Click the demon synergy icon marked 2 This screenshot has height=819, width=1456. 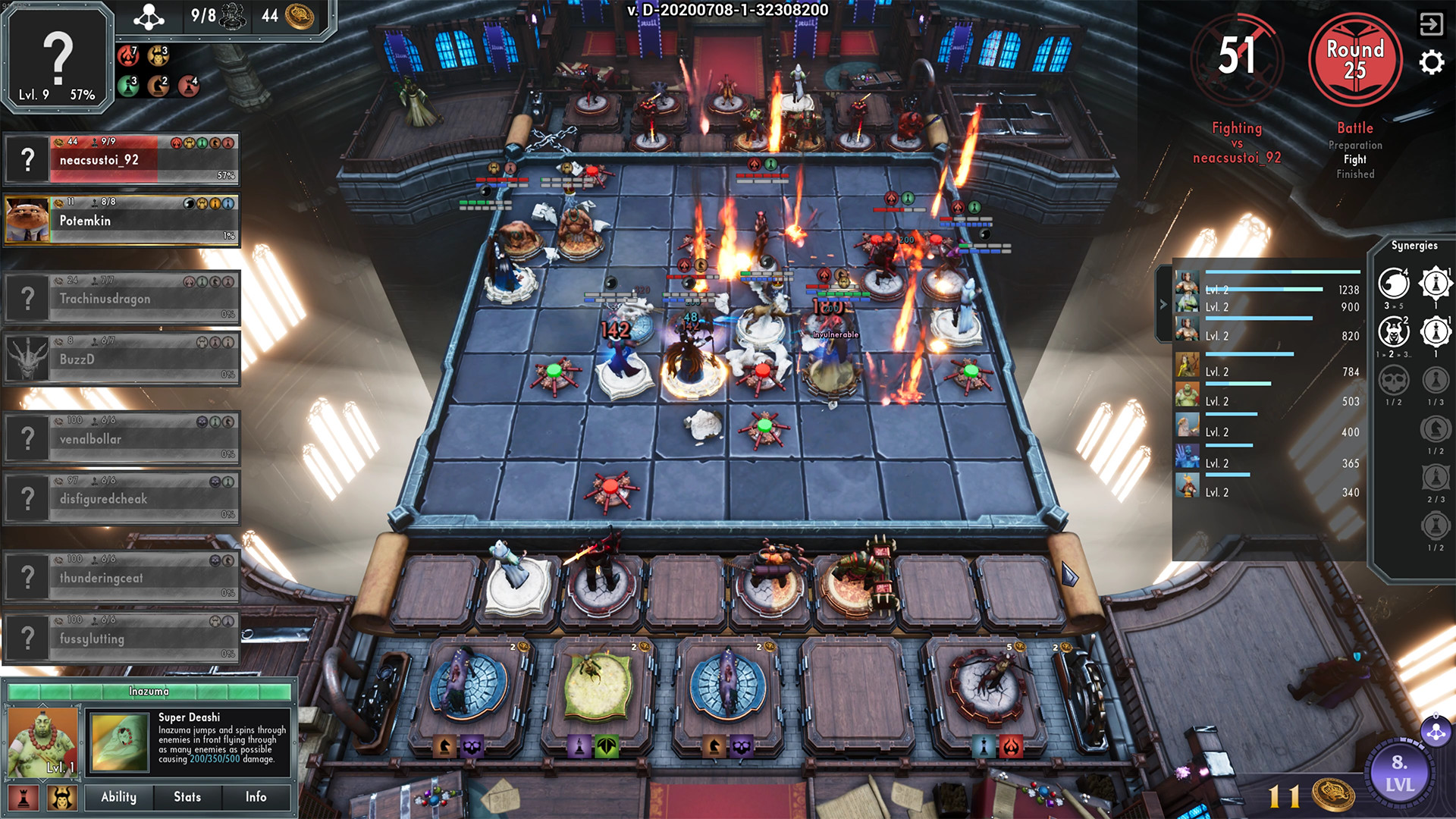click(x=1394, y=332)
